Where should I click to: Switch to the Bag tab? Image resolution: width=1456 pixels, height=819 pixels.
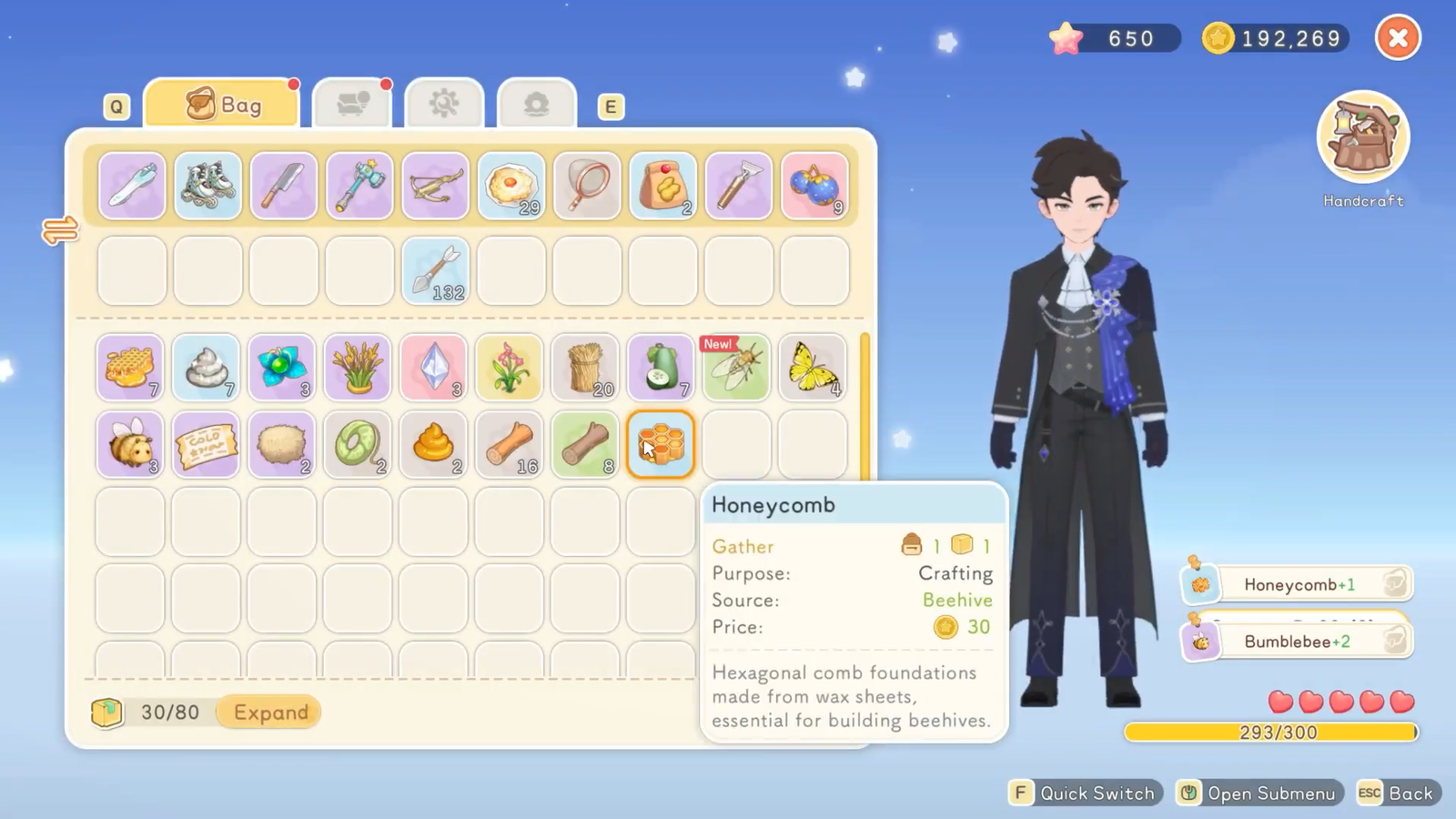pos(222,105)
